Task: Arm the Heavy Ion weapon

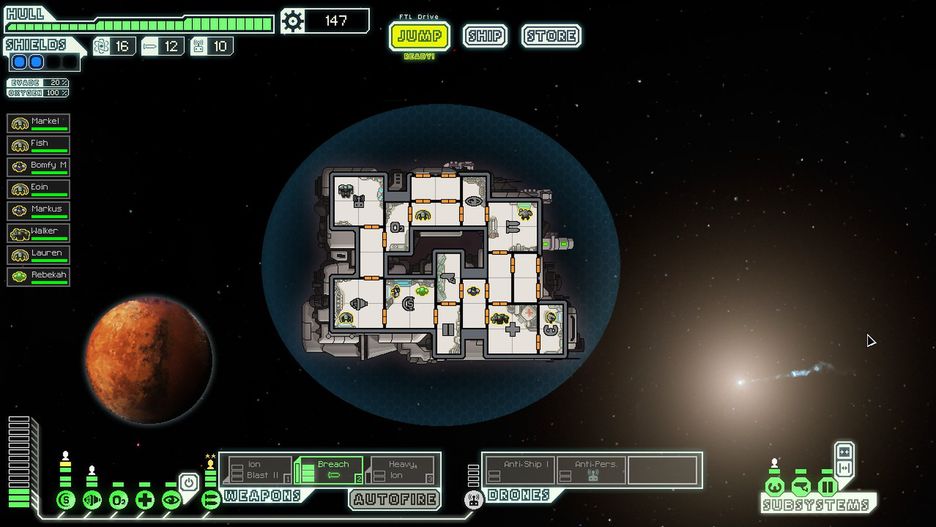Action: 402,470
